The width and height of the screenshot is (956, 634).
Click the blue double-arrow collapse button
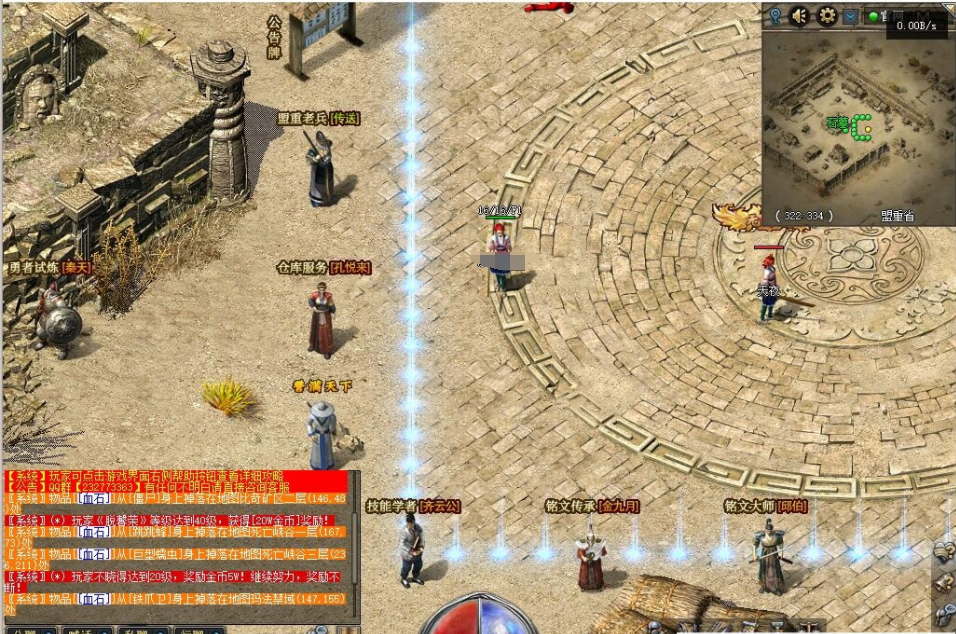click(850, 16)
